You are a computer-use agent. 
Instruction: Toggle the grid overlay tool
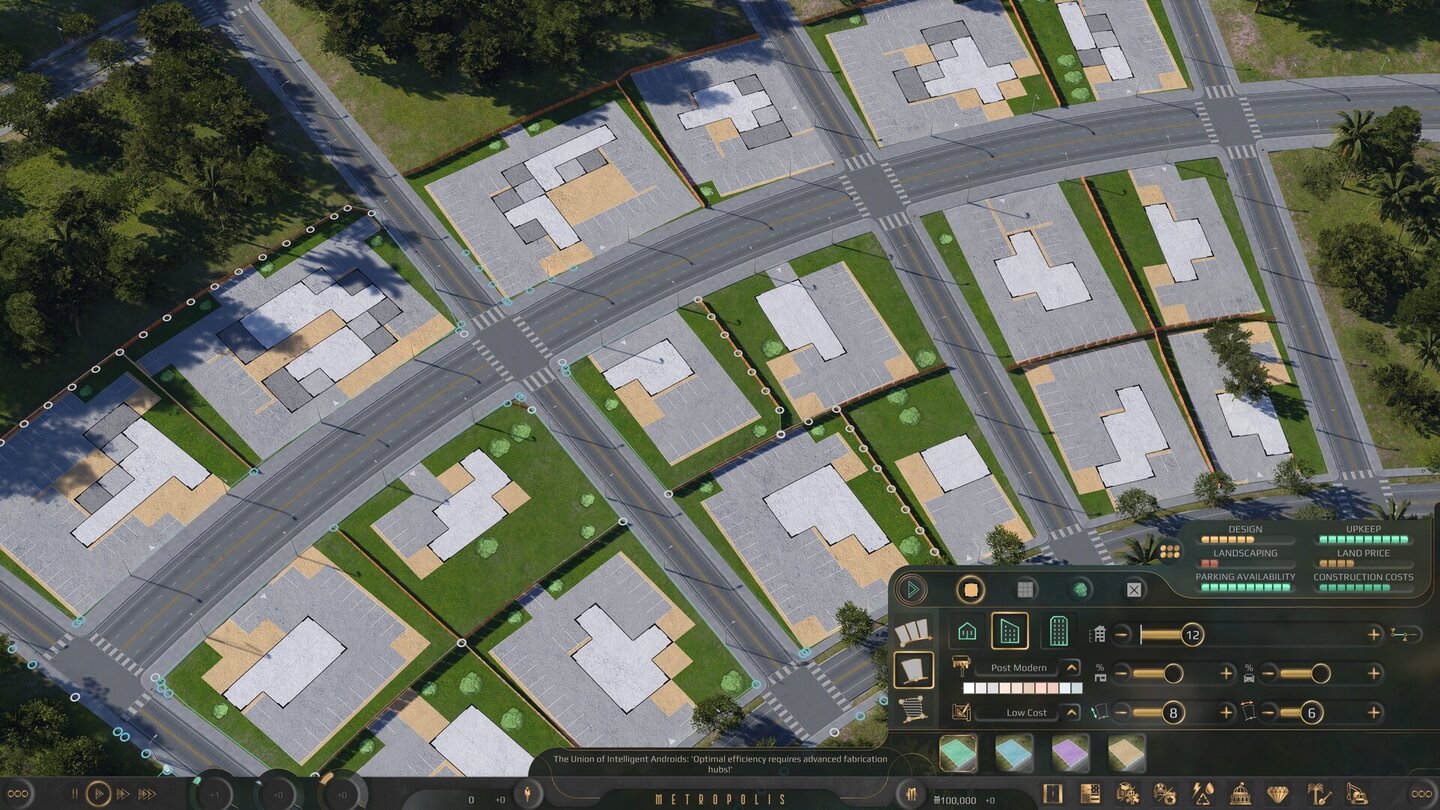point(1026,591)
